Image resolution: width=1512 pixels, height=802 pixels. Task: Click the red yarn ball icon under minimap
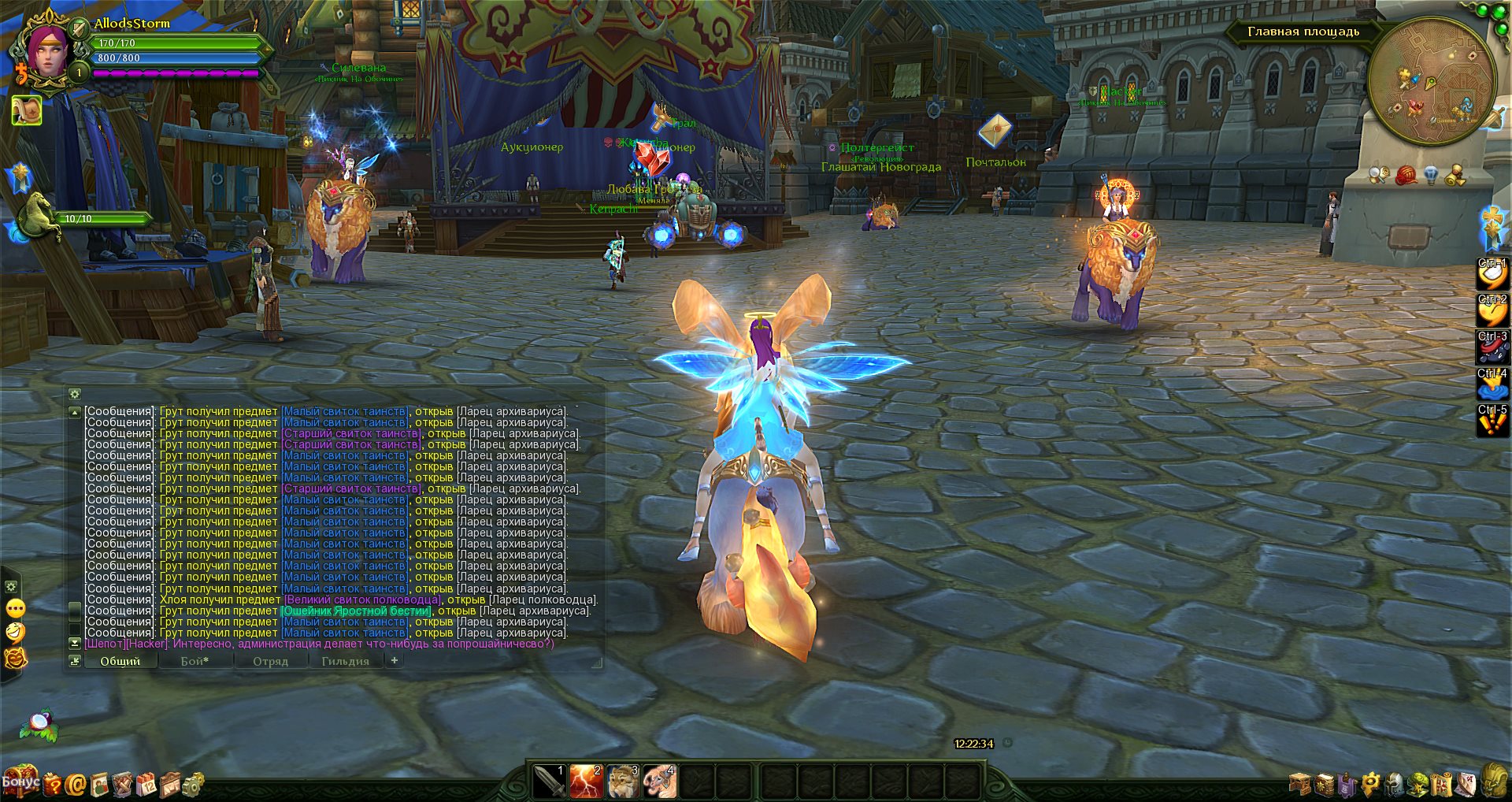pos(1406,175)
